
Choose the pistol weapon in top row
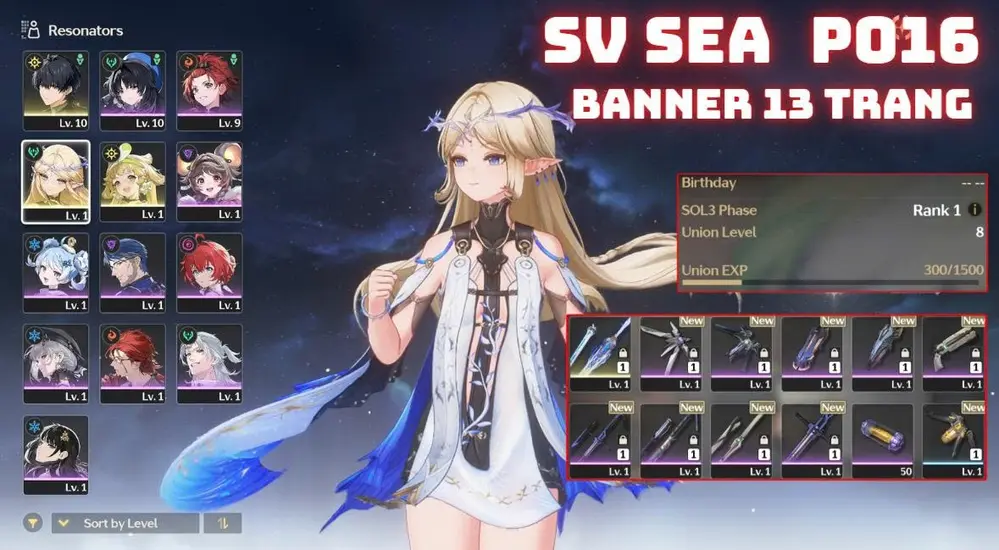(953, 350)
